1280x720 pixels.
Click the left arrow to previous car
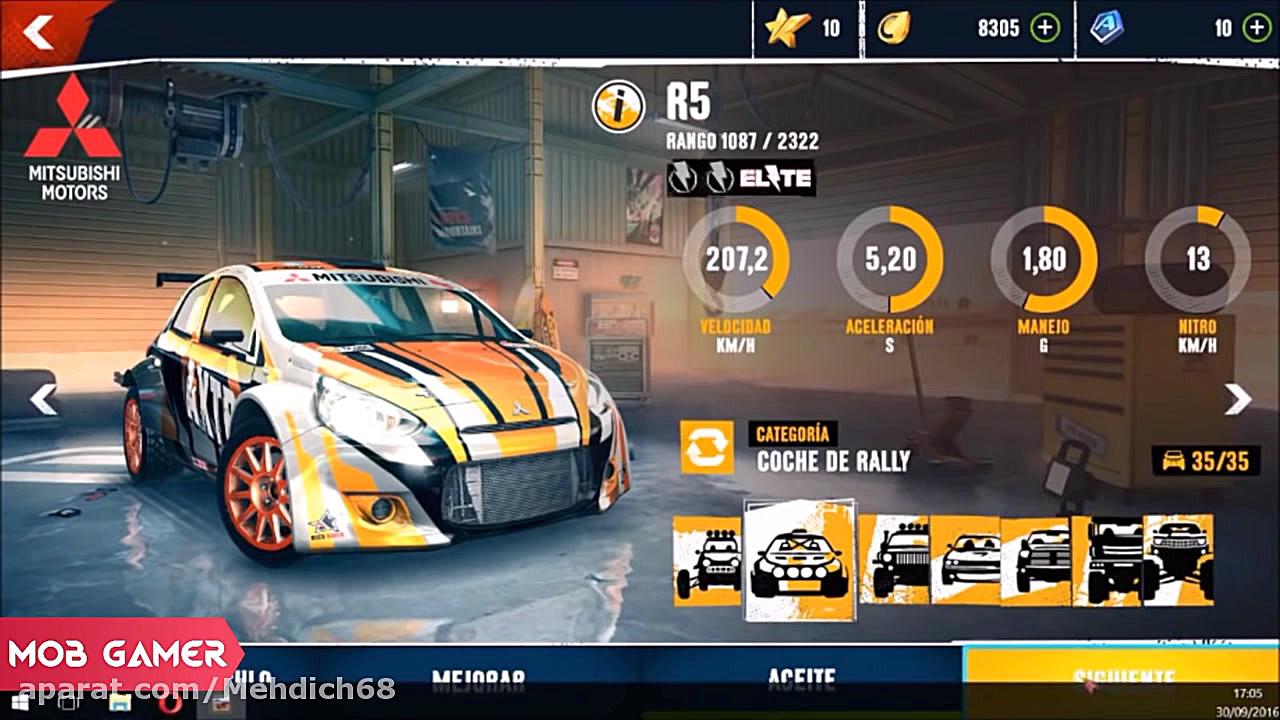click(x=42, y=398)
